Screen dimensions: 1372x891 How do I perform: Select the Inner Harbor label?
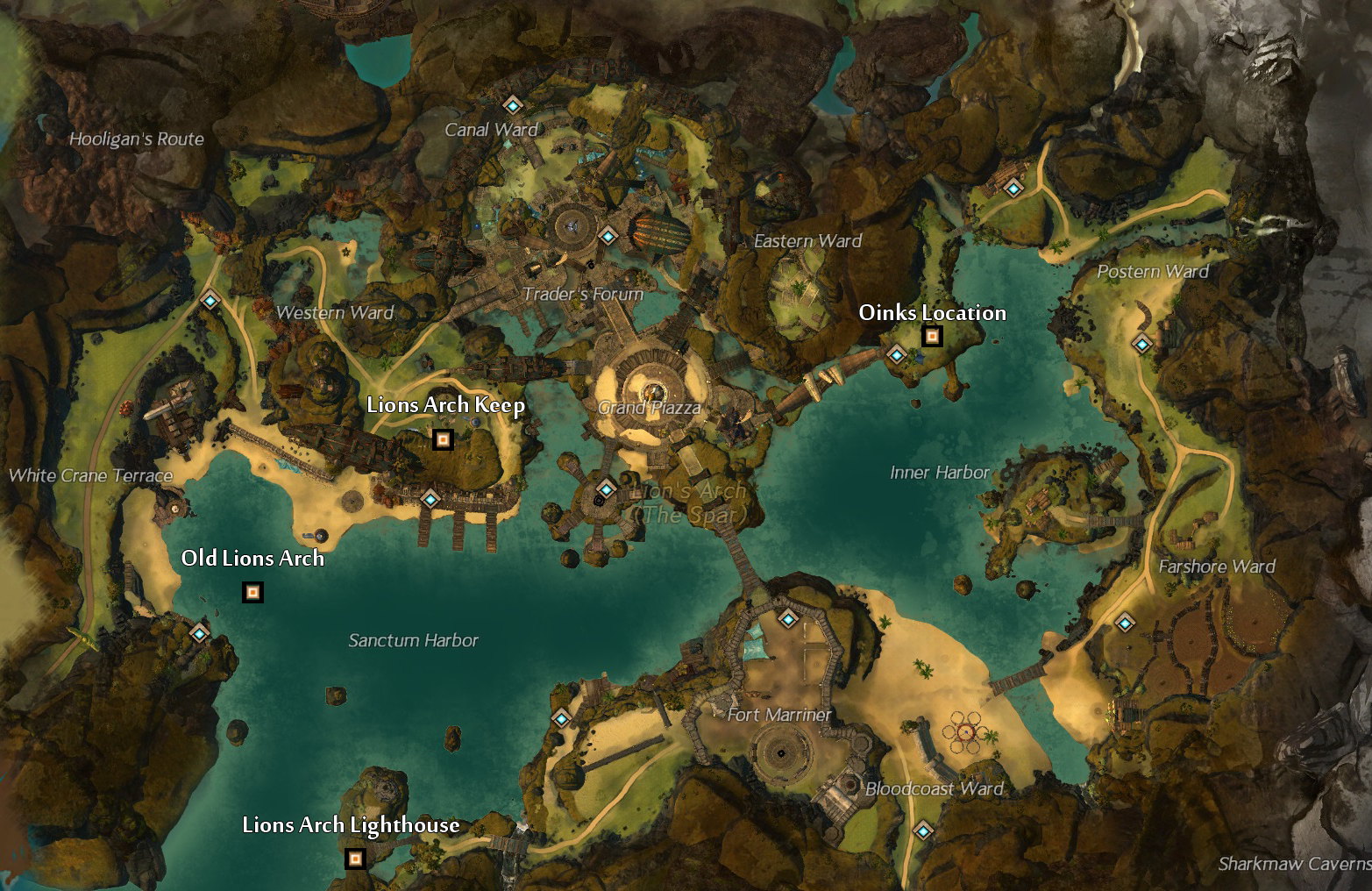(x=938, y=472)
